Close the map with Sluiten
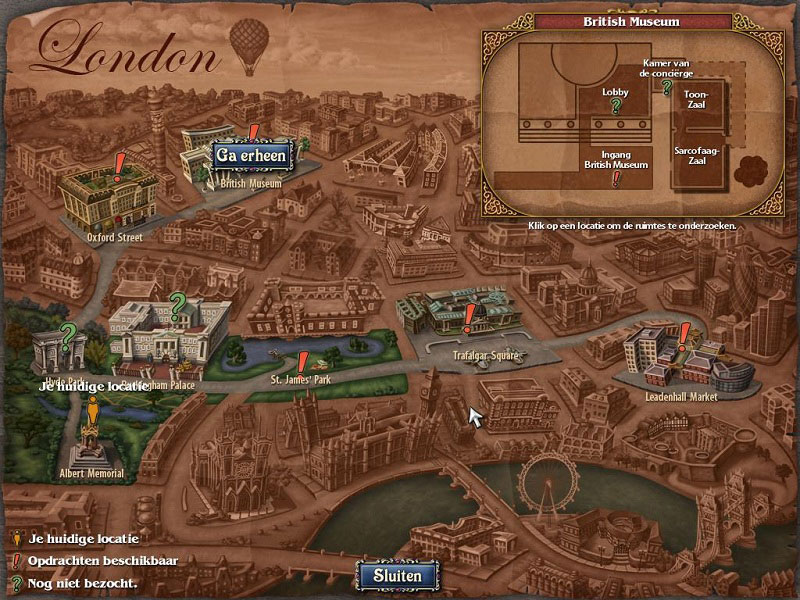The image size is (800, 600). [x=397, y=575]
